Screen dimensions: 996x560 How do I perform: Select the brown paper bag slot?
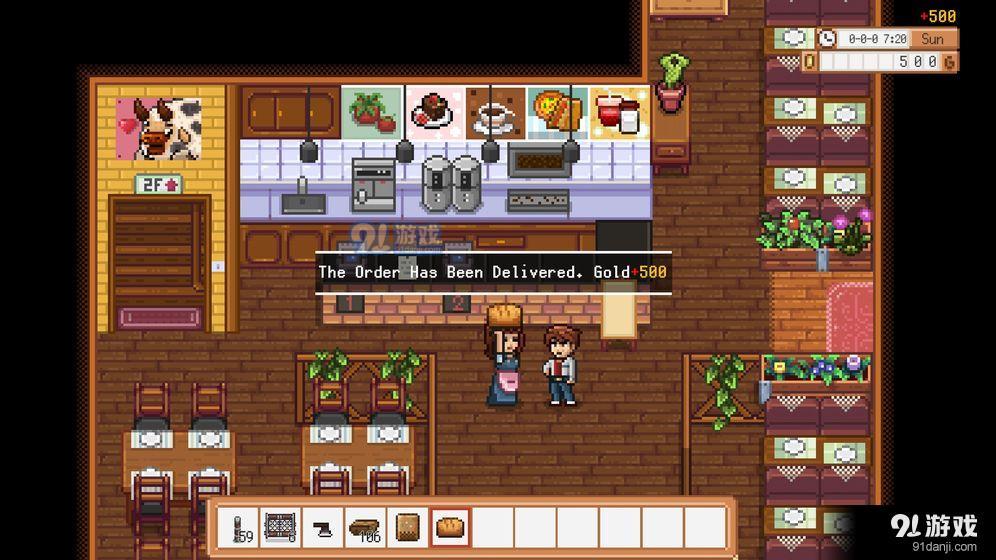[408, 527]
